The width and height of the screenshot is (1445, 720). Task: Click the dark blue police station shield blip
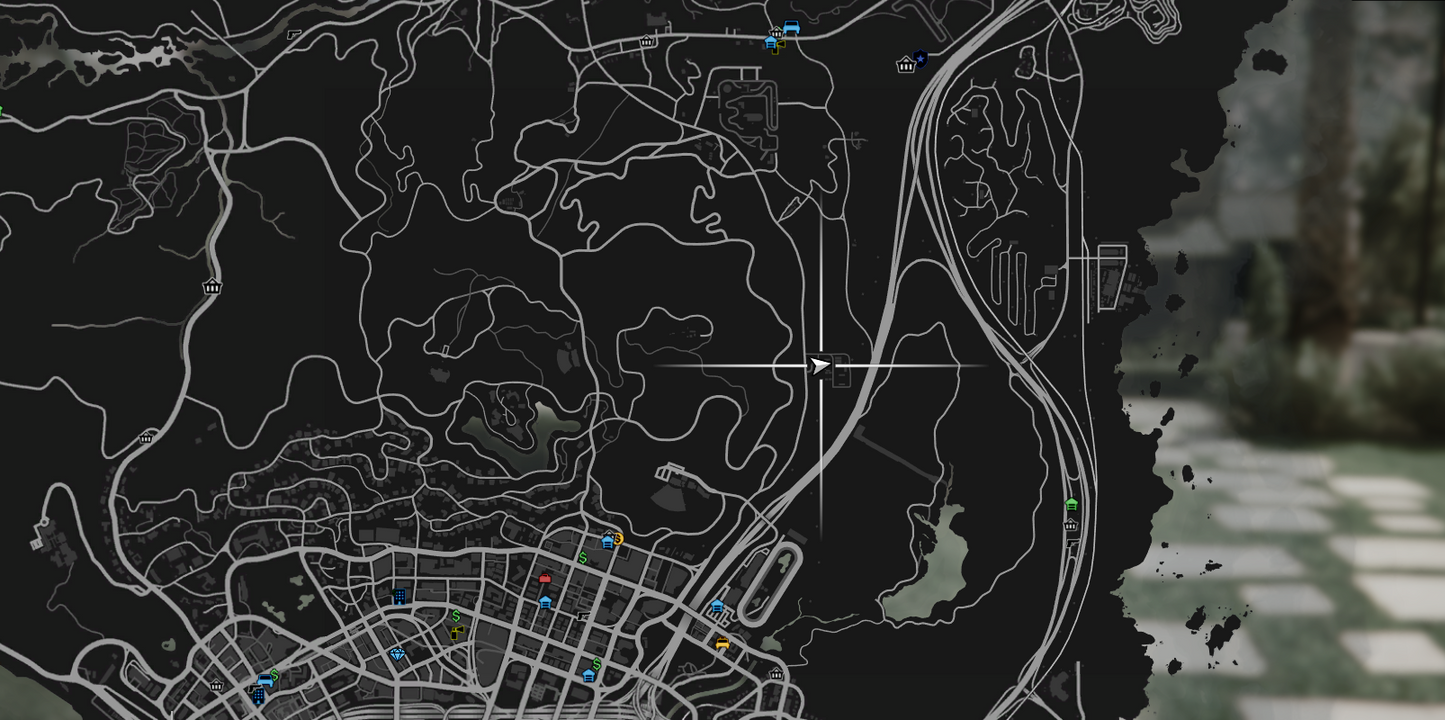[x=919, y=58]
